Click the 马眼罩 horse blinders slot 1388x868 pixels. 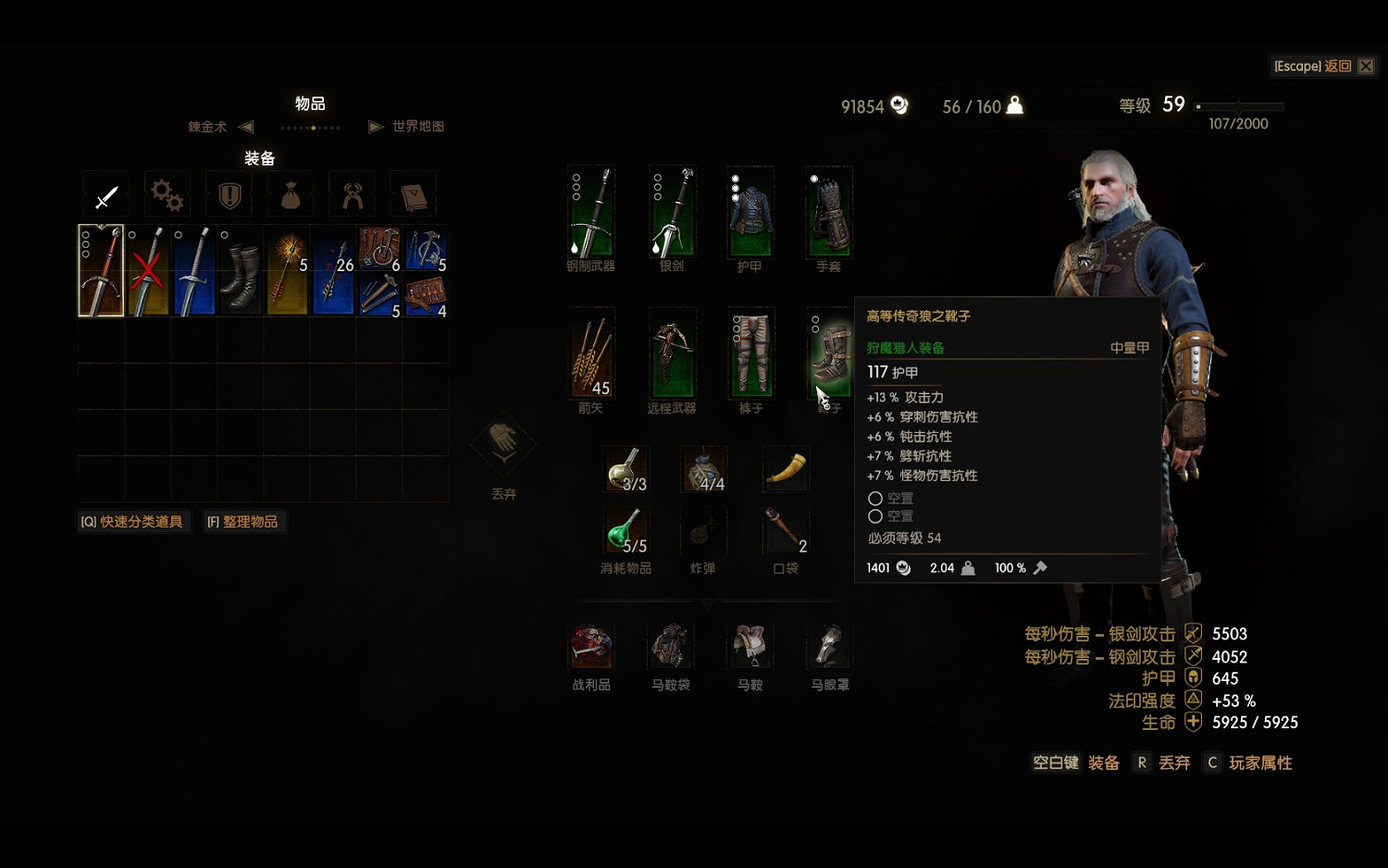(829, 643)
